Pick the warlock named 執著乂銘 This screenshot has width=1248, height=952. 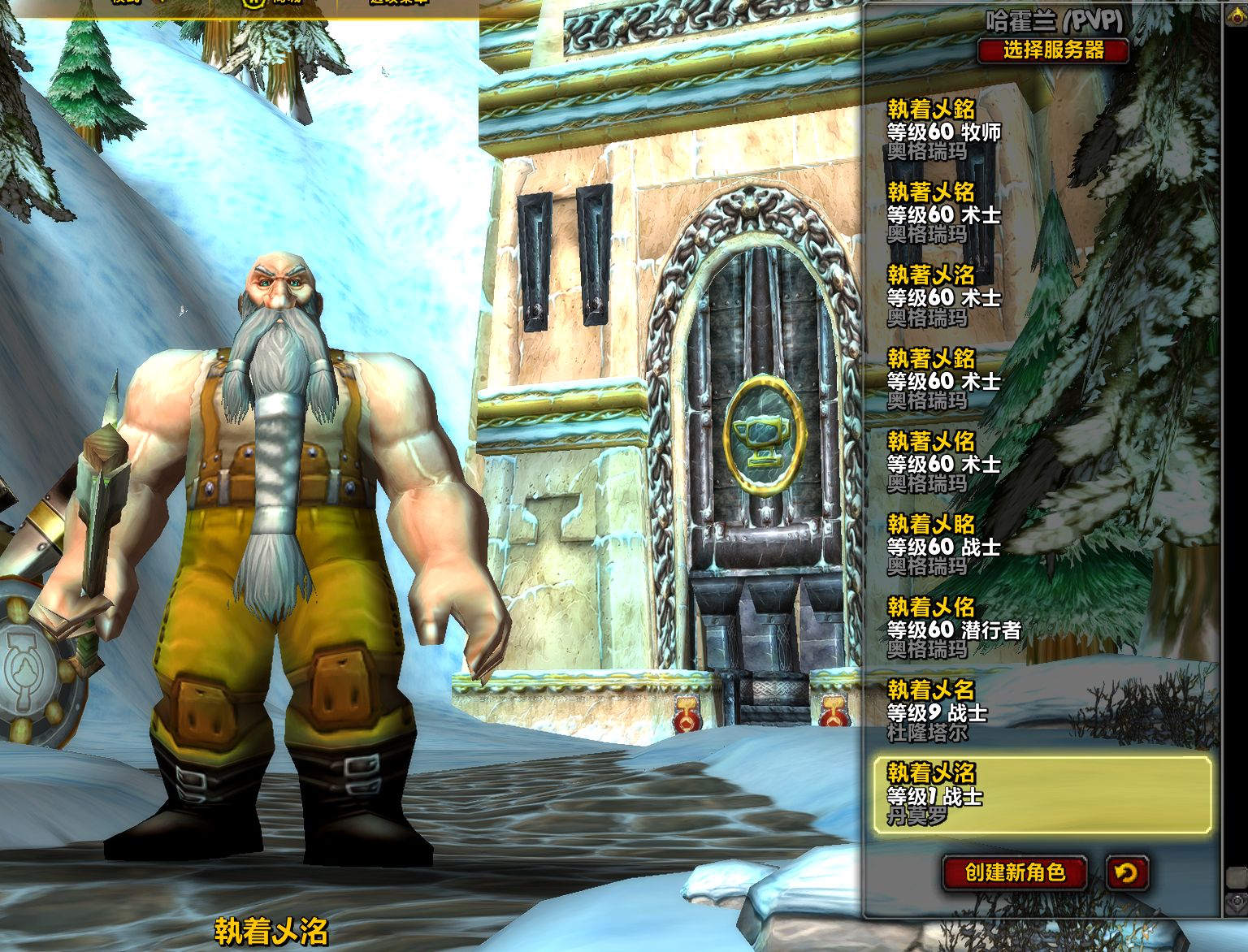point(942,379)
